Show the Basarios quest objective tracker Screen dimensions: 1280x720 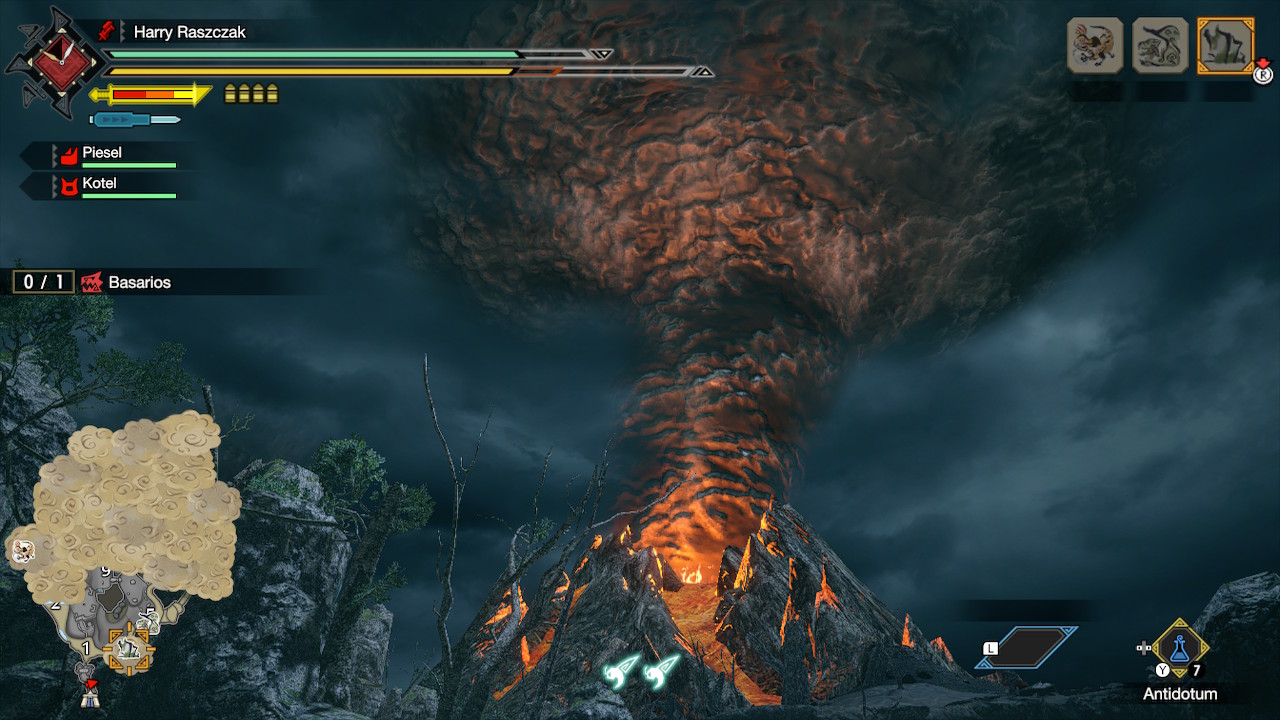pos(92,282)
